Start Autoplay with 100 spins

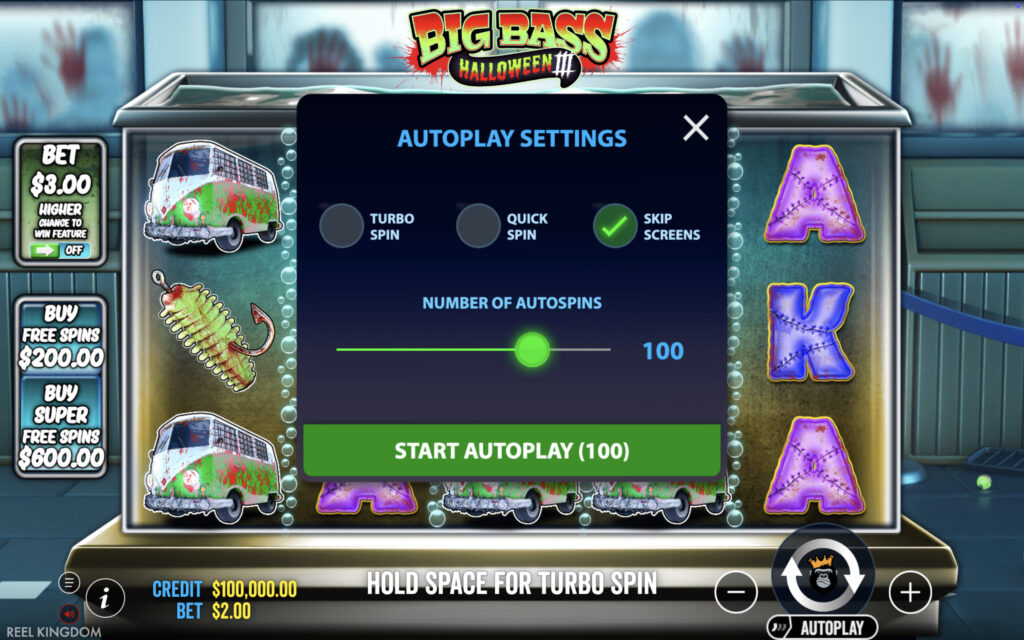click(512, 450)
